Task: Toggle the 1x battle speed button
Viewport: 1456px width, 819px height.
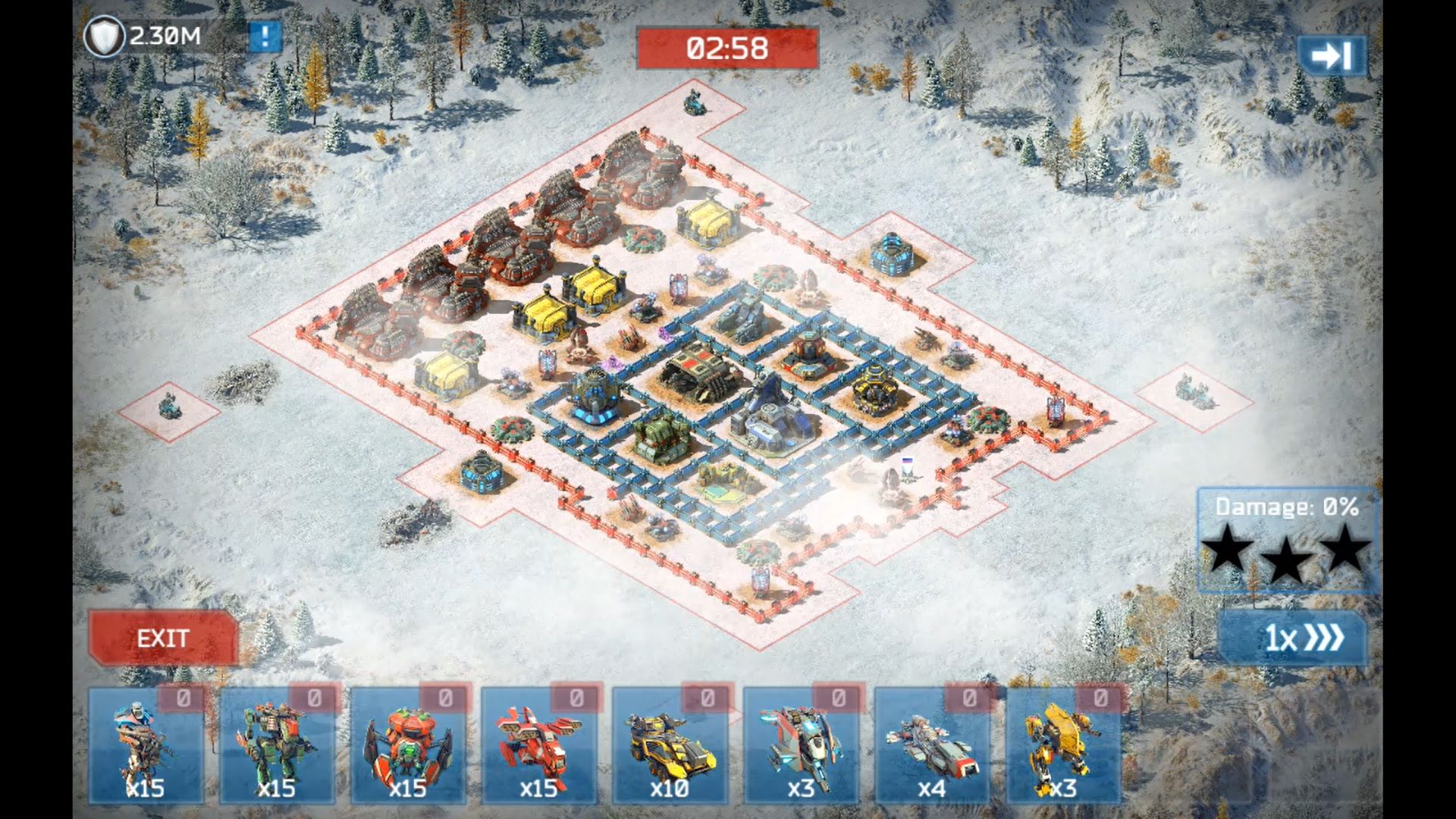Action: (x=1294, y=639)
